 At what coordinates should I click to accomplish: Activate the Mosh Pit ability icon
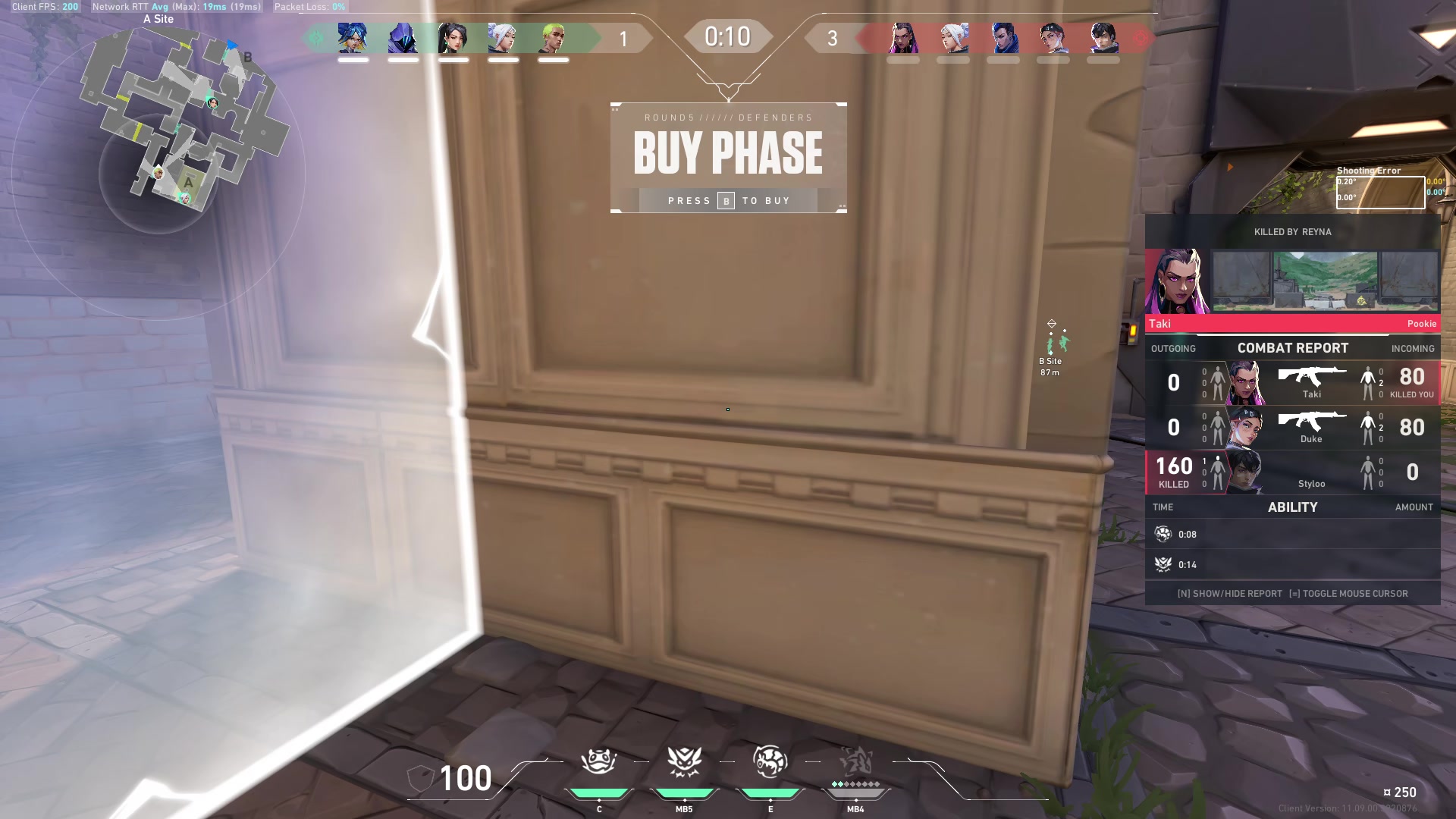599,761
